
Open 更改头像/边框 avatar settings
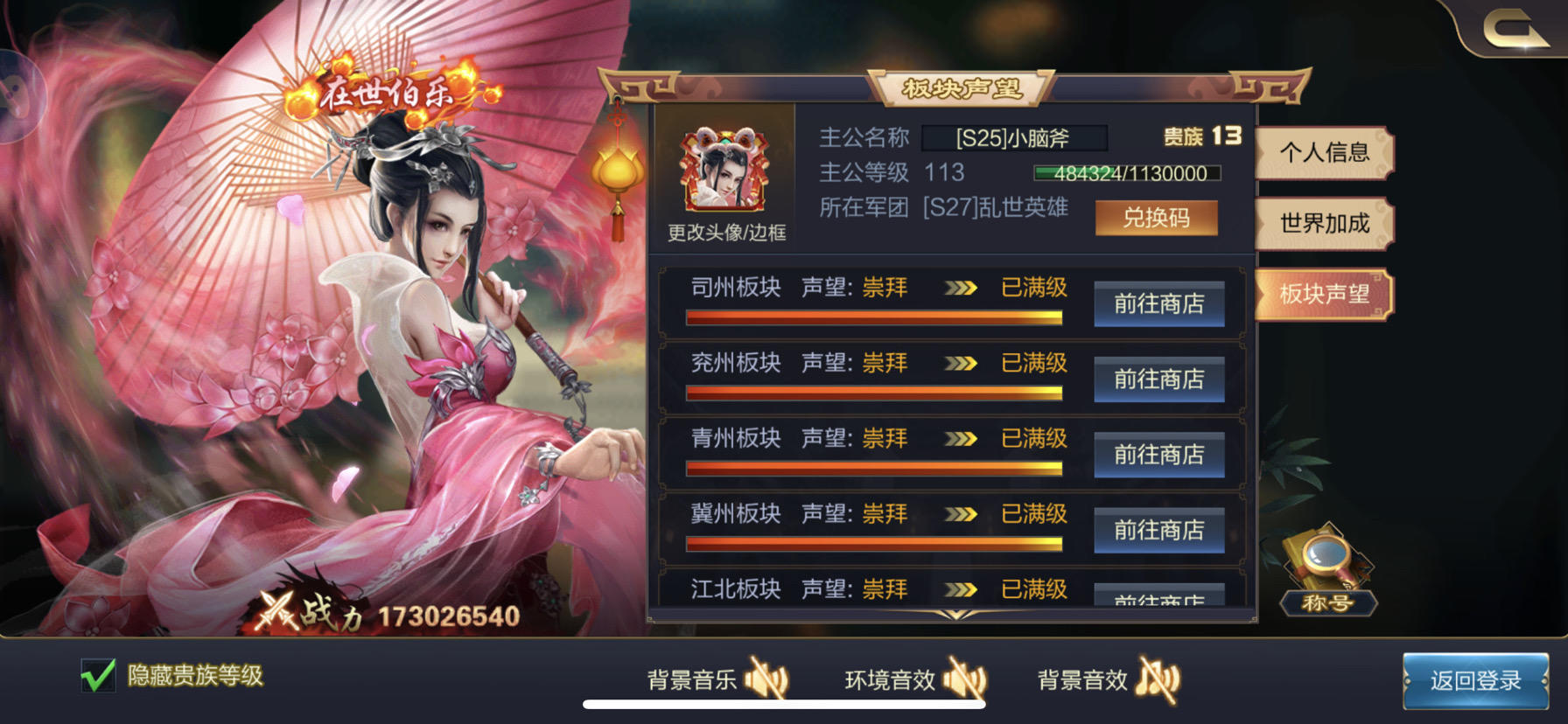724,234
